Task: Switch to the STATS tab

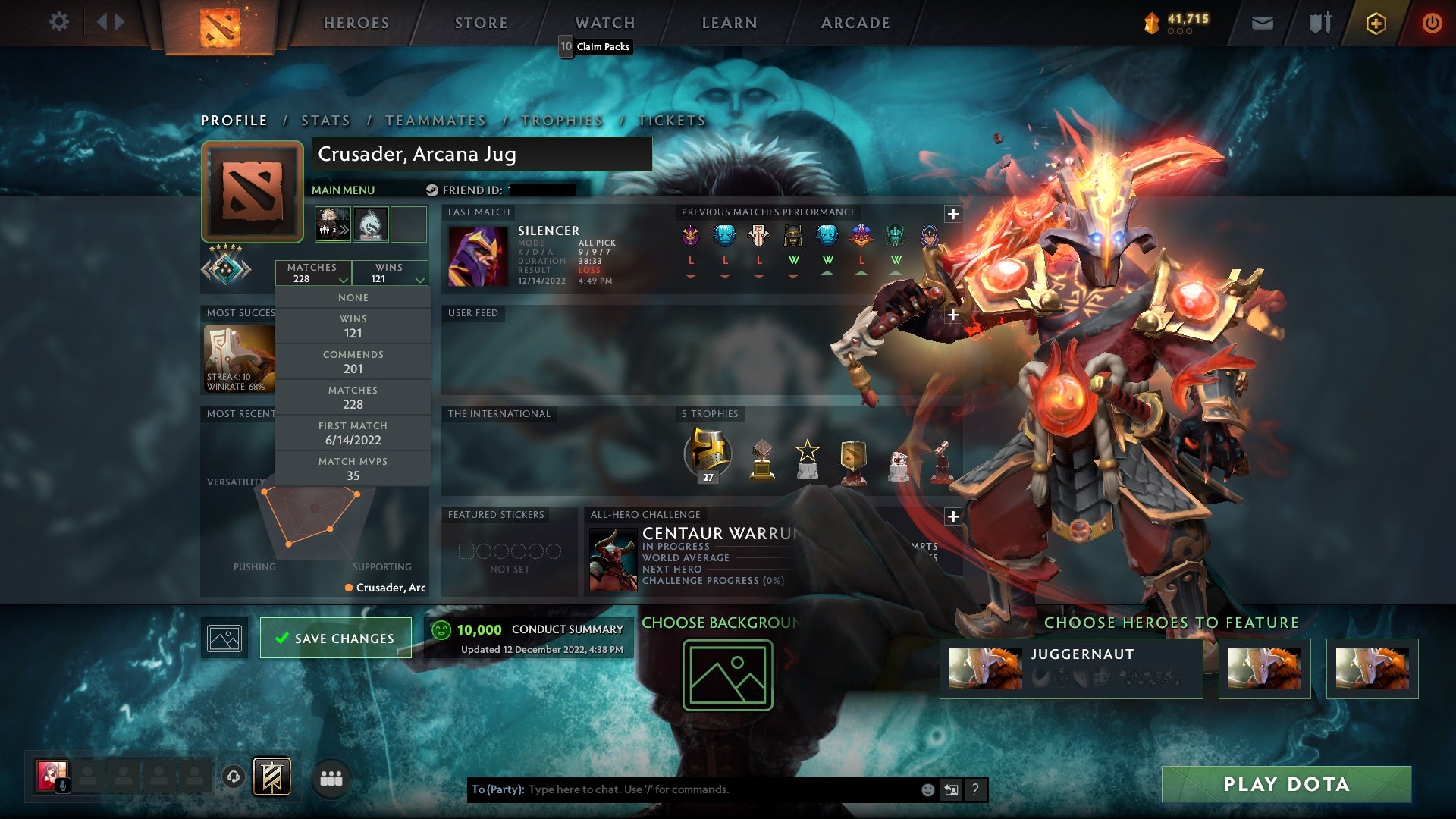Action: (325, 120)
